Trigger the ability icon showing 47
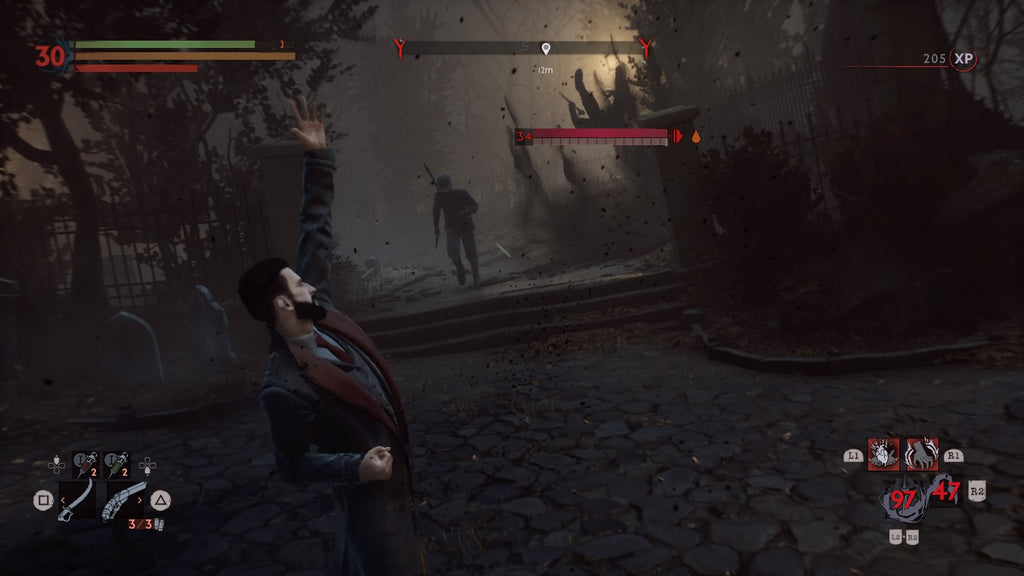 (944, 490)
